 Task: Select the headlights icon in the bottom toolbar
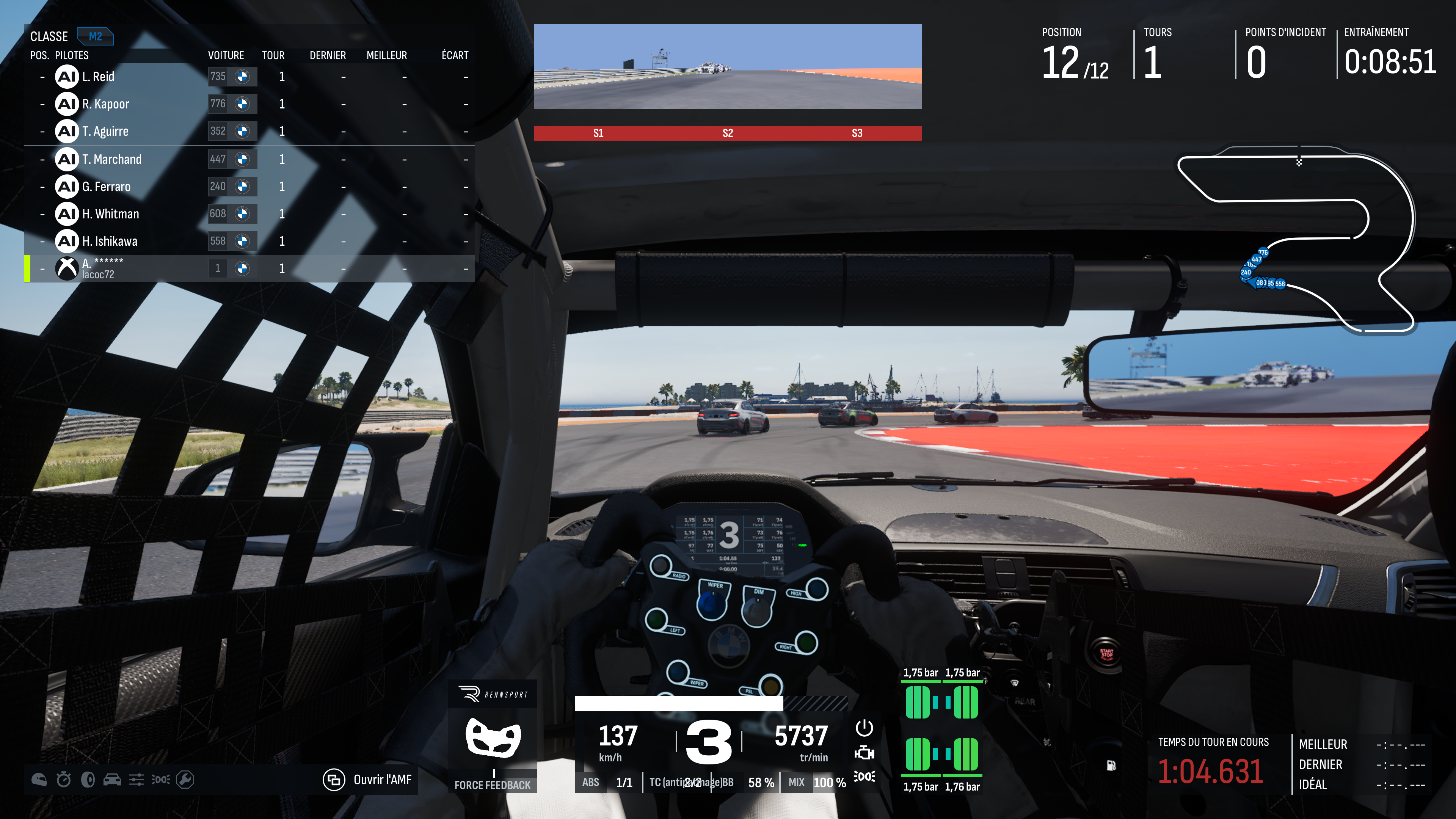coord(160,780)
